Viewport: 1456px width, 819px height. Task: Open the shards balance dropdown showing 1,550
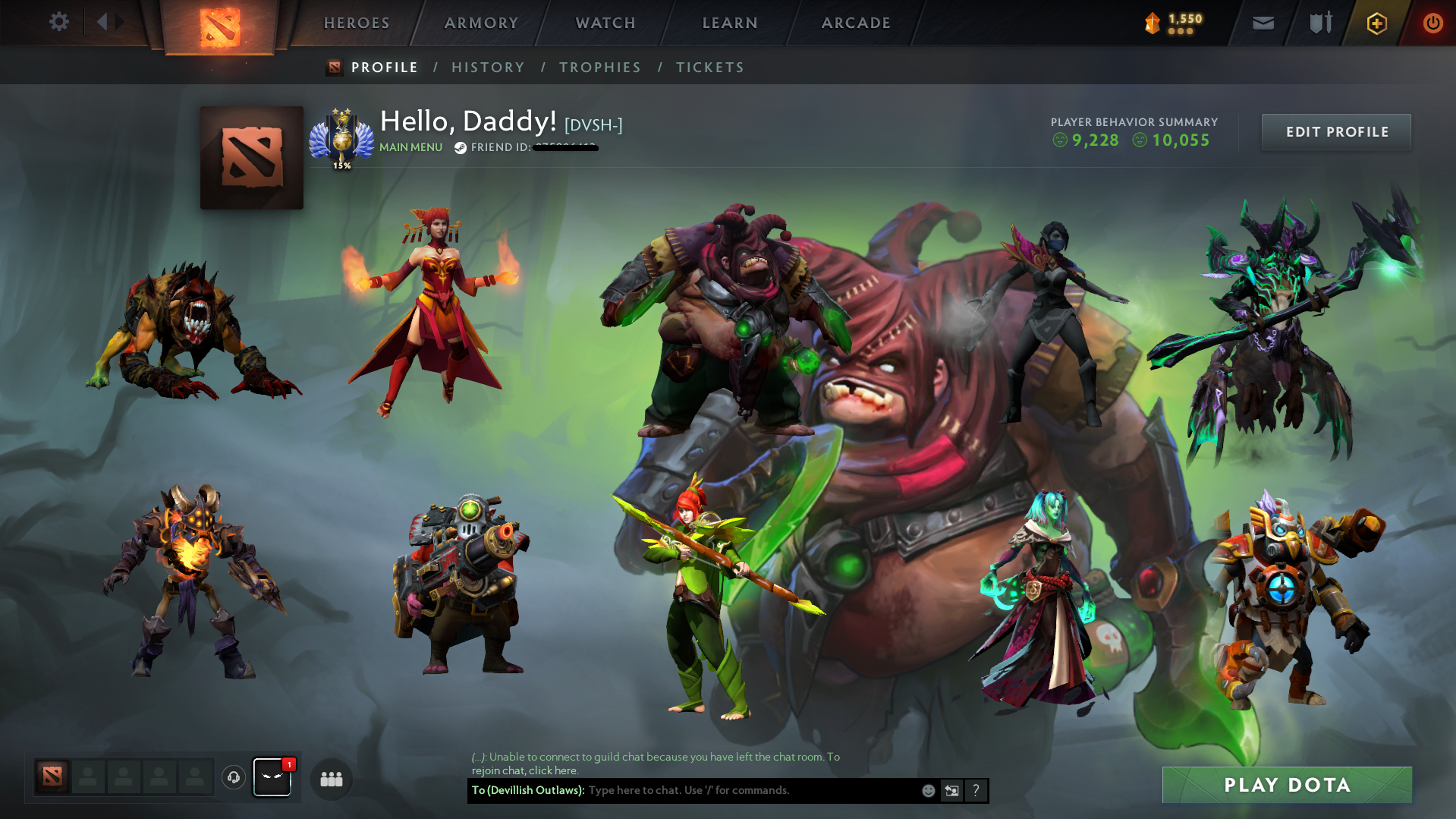click(1175, 23)
